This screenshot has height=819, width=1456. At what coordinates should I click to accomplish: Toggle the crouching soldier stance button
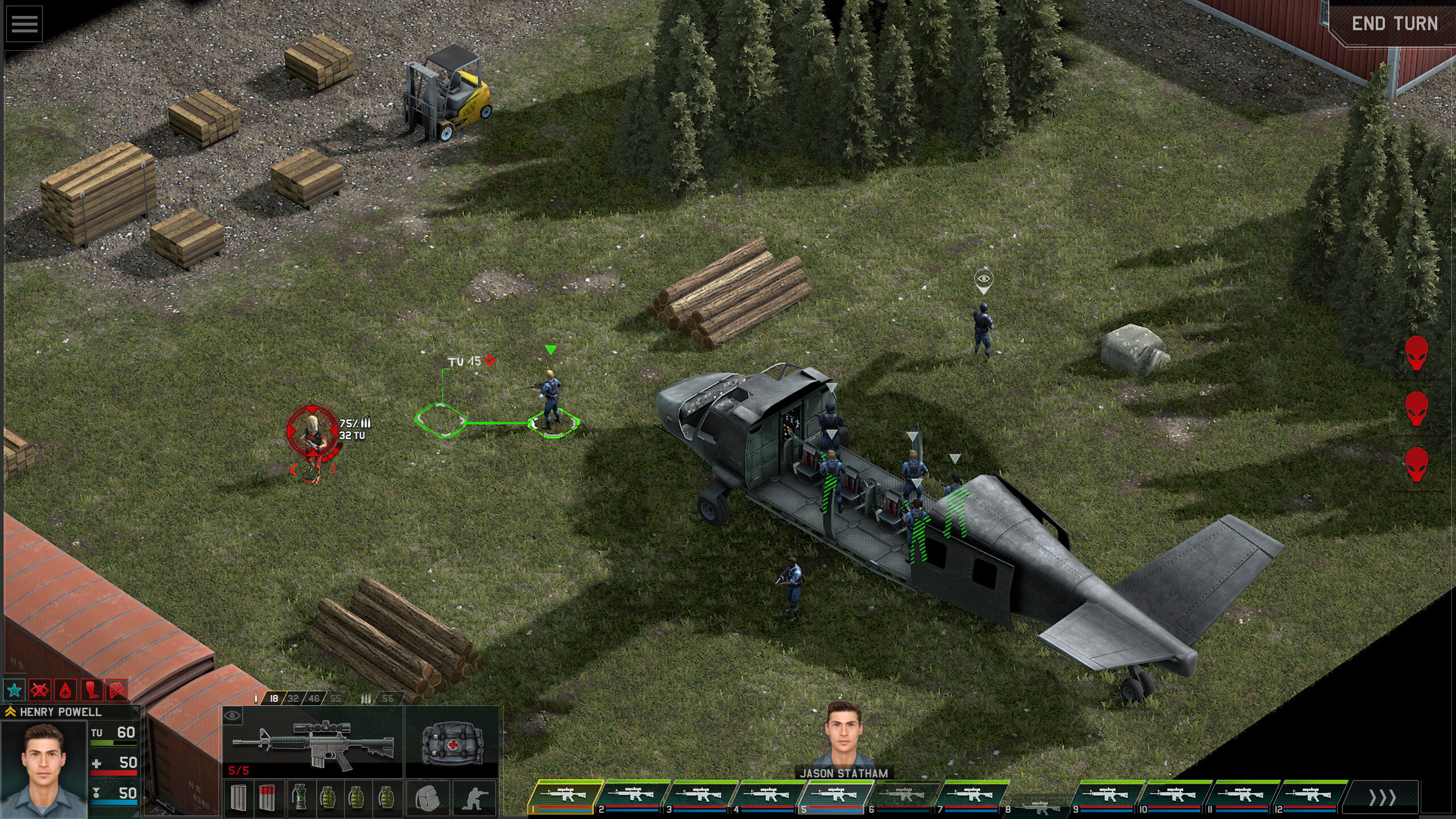(474, 797)
